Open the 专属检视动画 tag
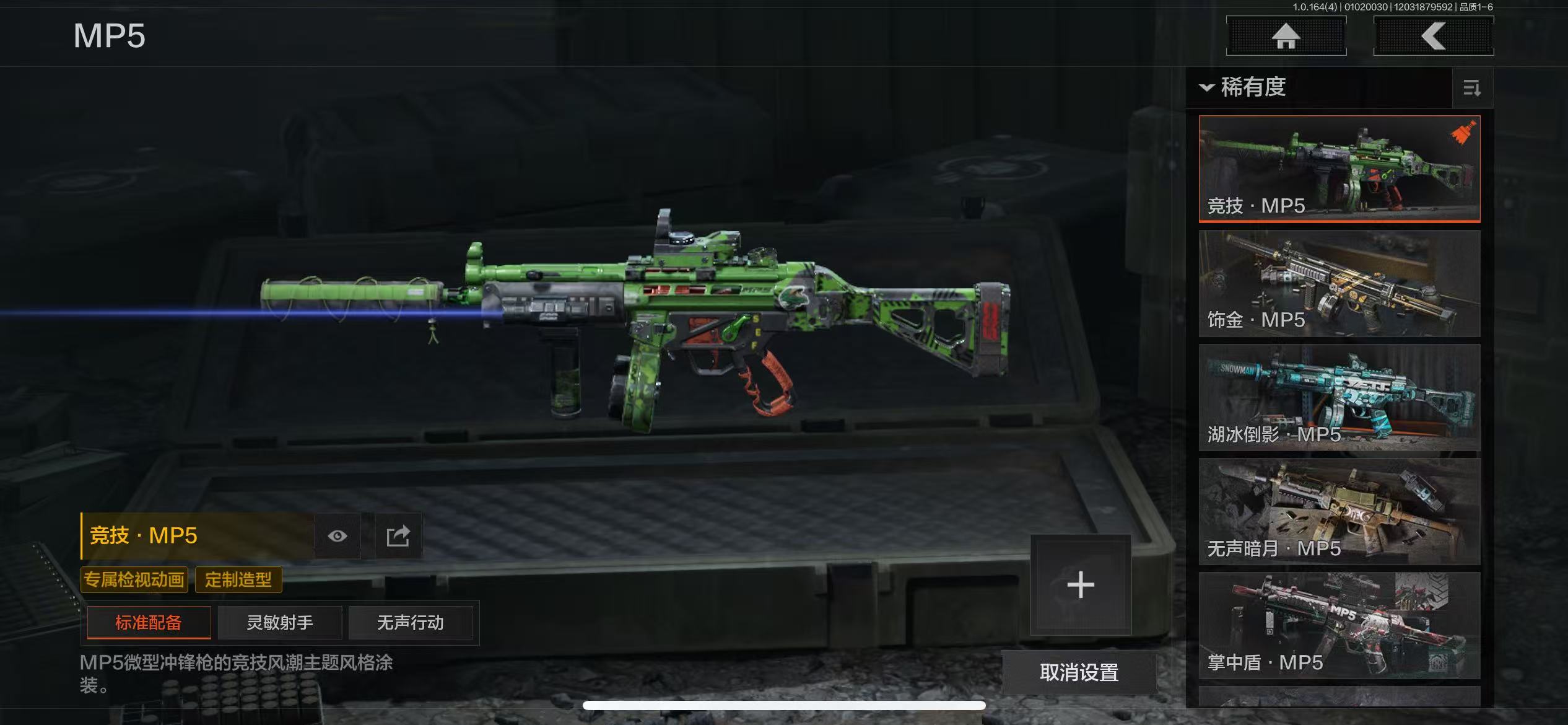The height and width of the screenshot is (725, 1568). 134,579
